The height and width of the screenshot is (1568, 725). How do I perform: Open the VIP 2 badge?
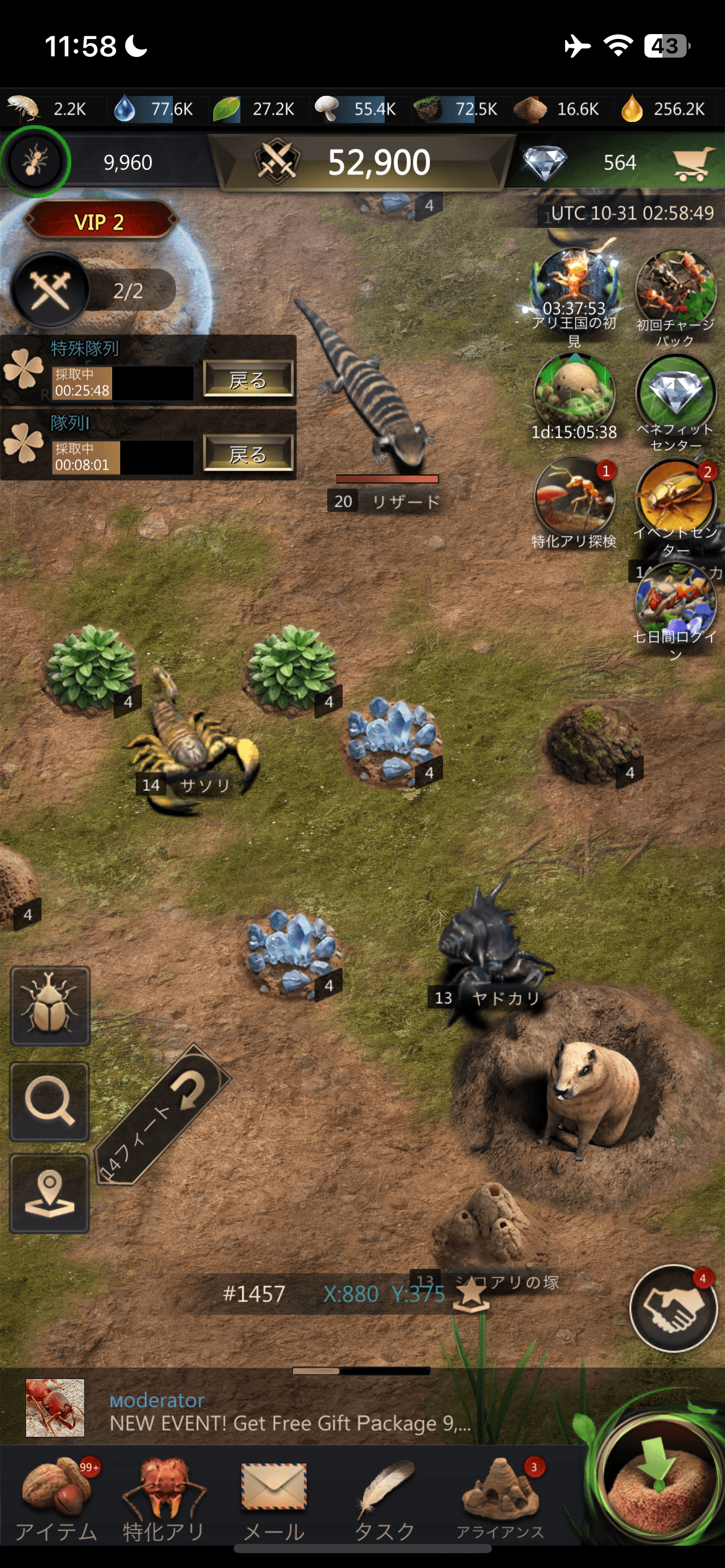click(x=100, y=221)
